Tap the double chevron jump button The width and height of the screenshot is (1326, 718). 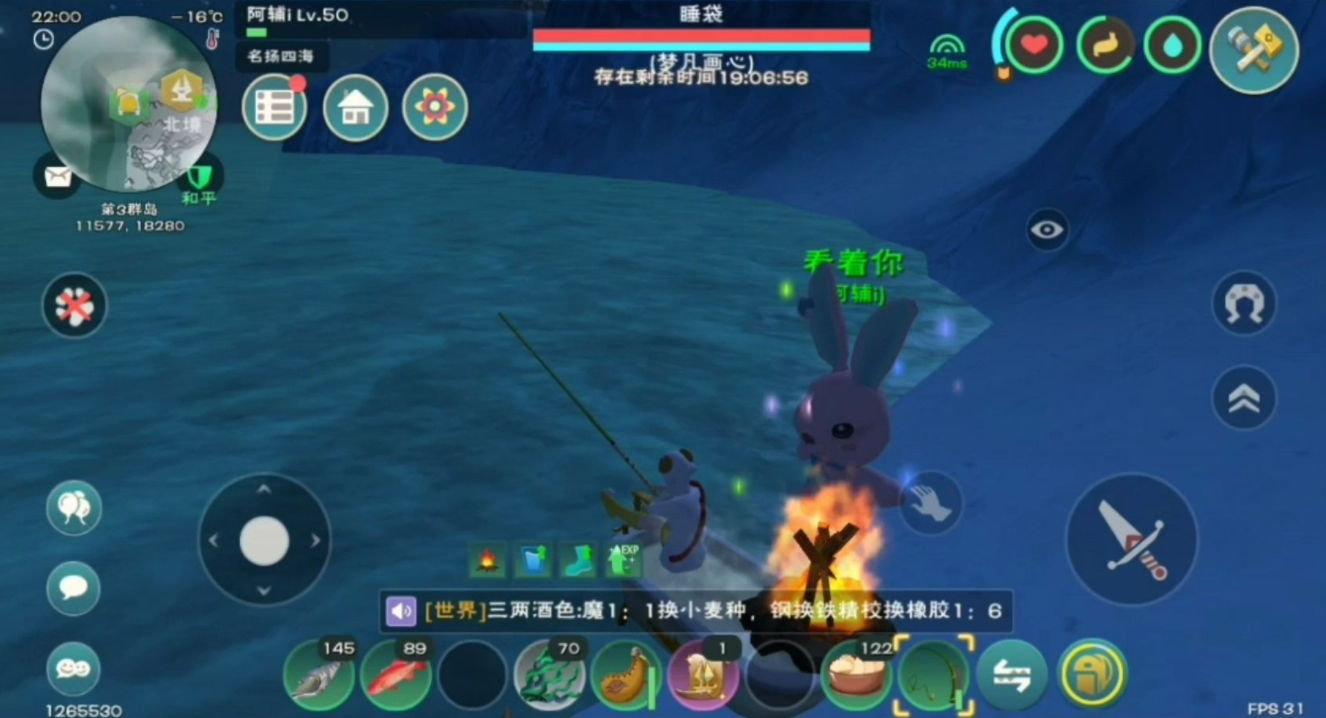click(1244, 398)
